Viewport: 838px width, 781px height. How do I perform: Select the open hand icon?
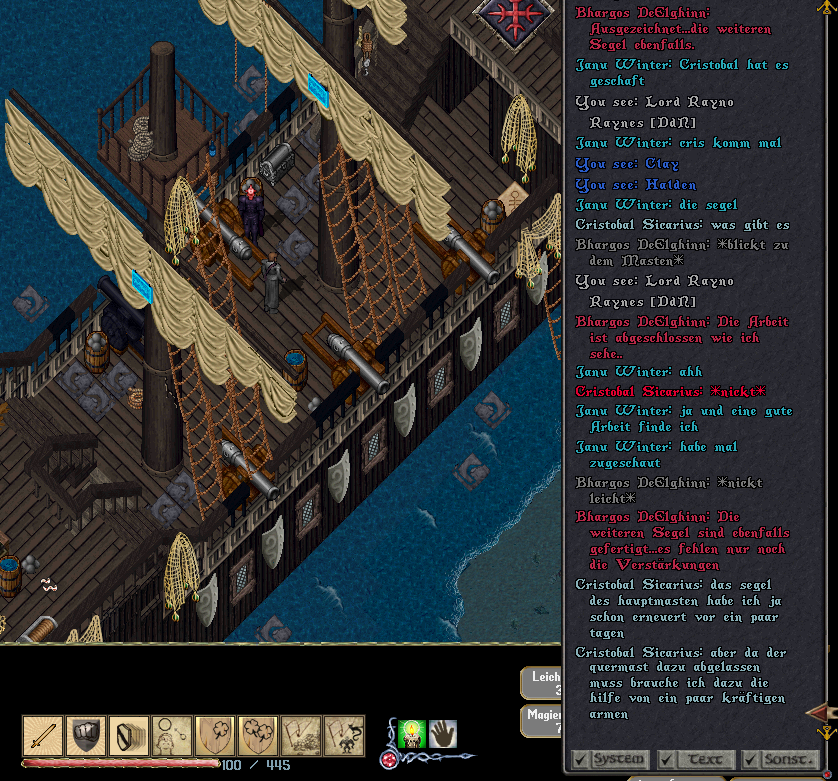(443, 734)
